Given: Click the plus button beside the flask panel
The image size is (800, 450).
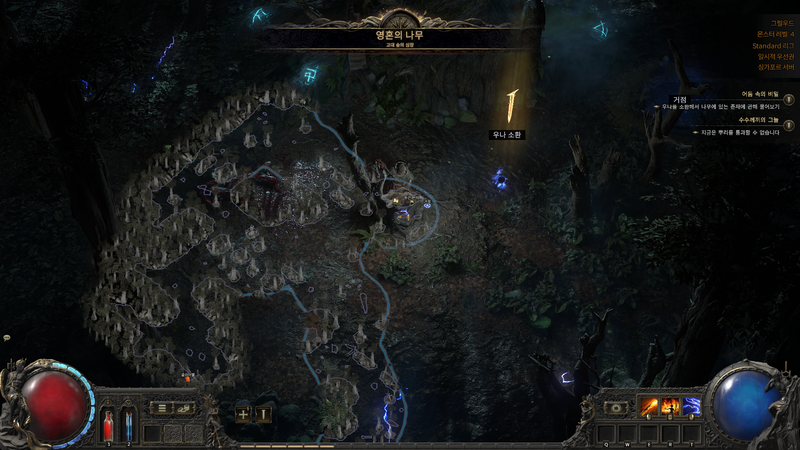Looking at the screenshot, I should (x=243, y=413).
